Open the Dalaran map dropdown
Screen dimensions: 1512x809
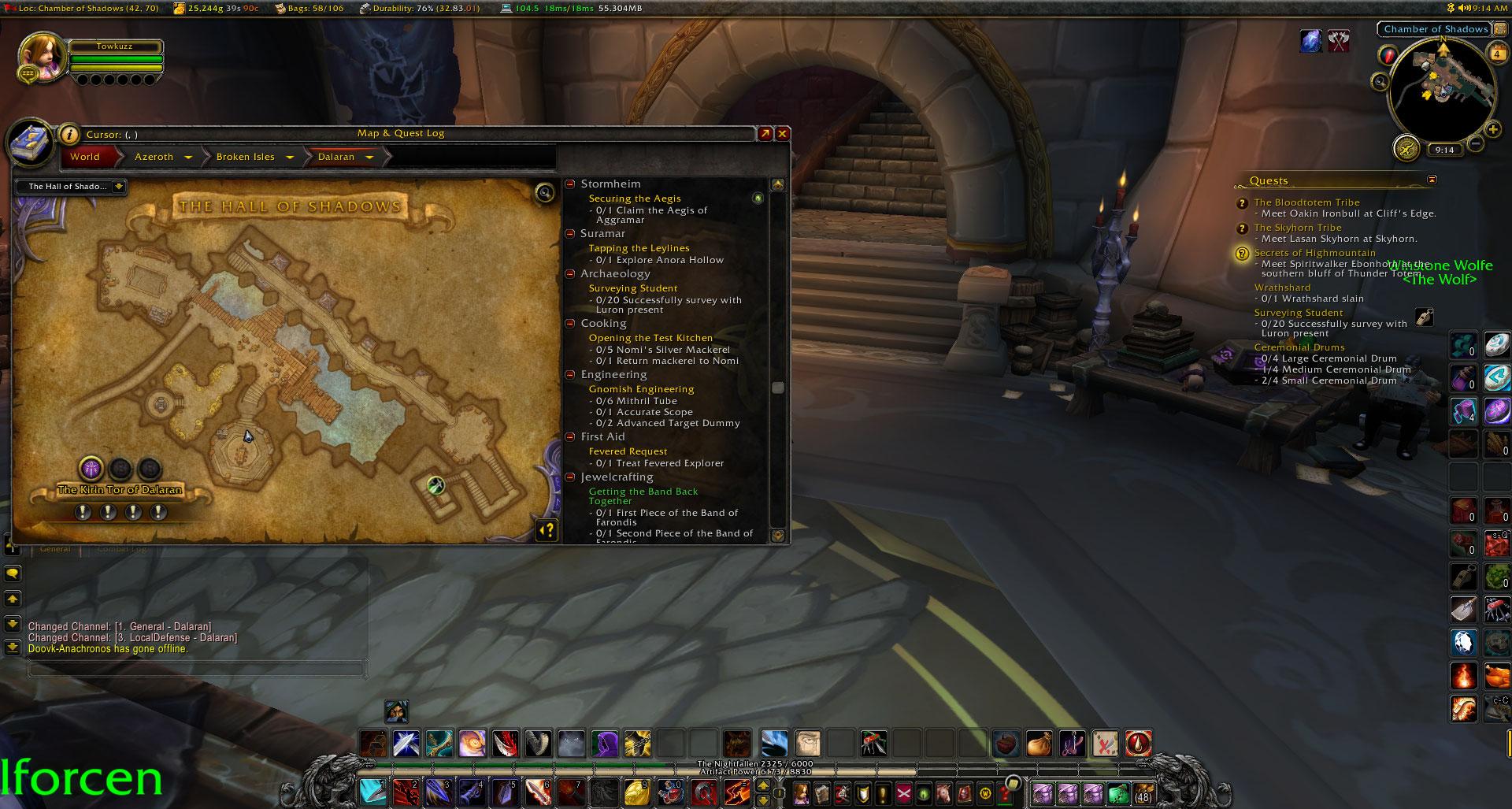pos(369,158)
